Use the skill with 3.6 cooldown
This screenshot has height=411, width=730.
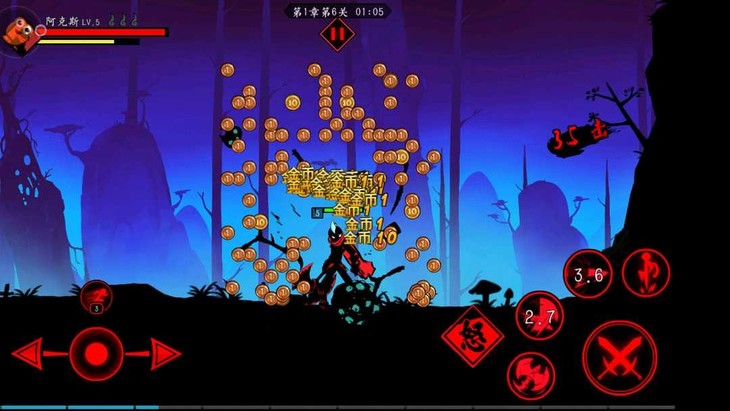(587, 273)
